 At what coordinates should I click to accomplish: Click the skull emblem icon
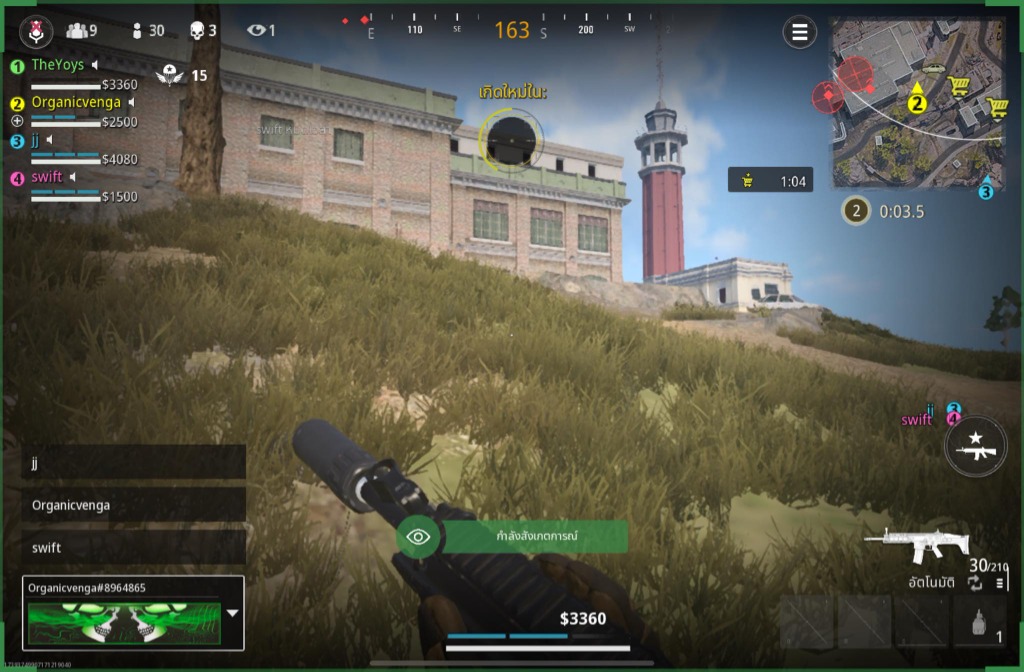point(35,33)
